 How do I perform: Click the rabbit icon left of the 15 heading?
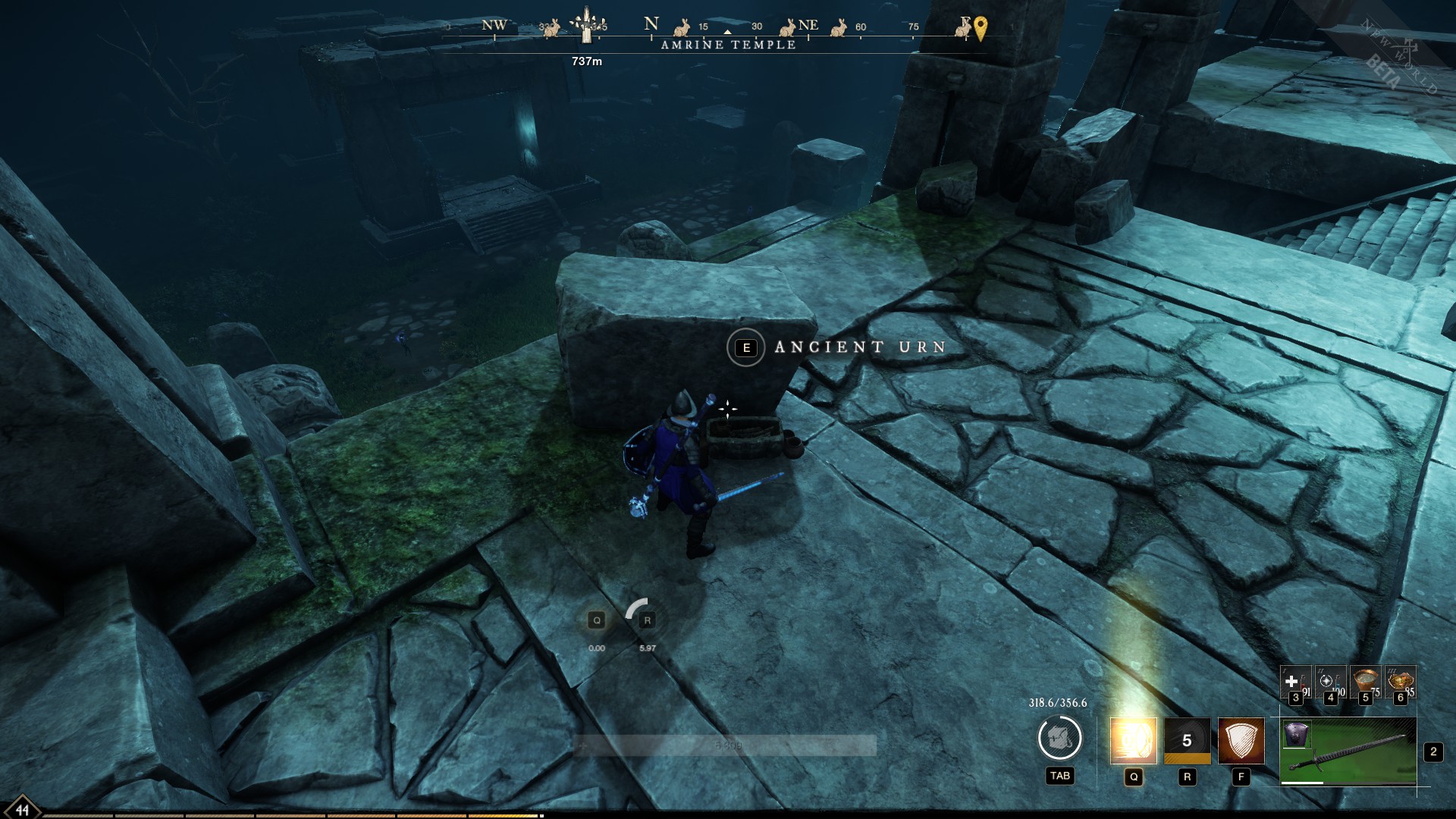click(x=681, y=27)
